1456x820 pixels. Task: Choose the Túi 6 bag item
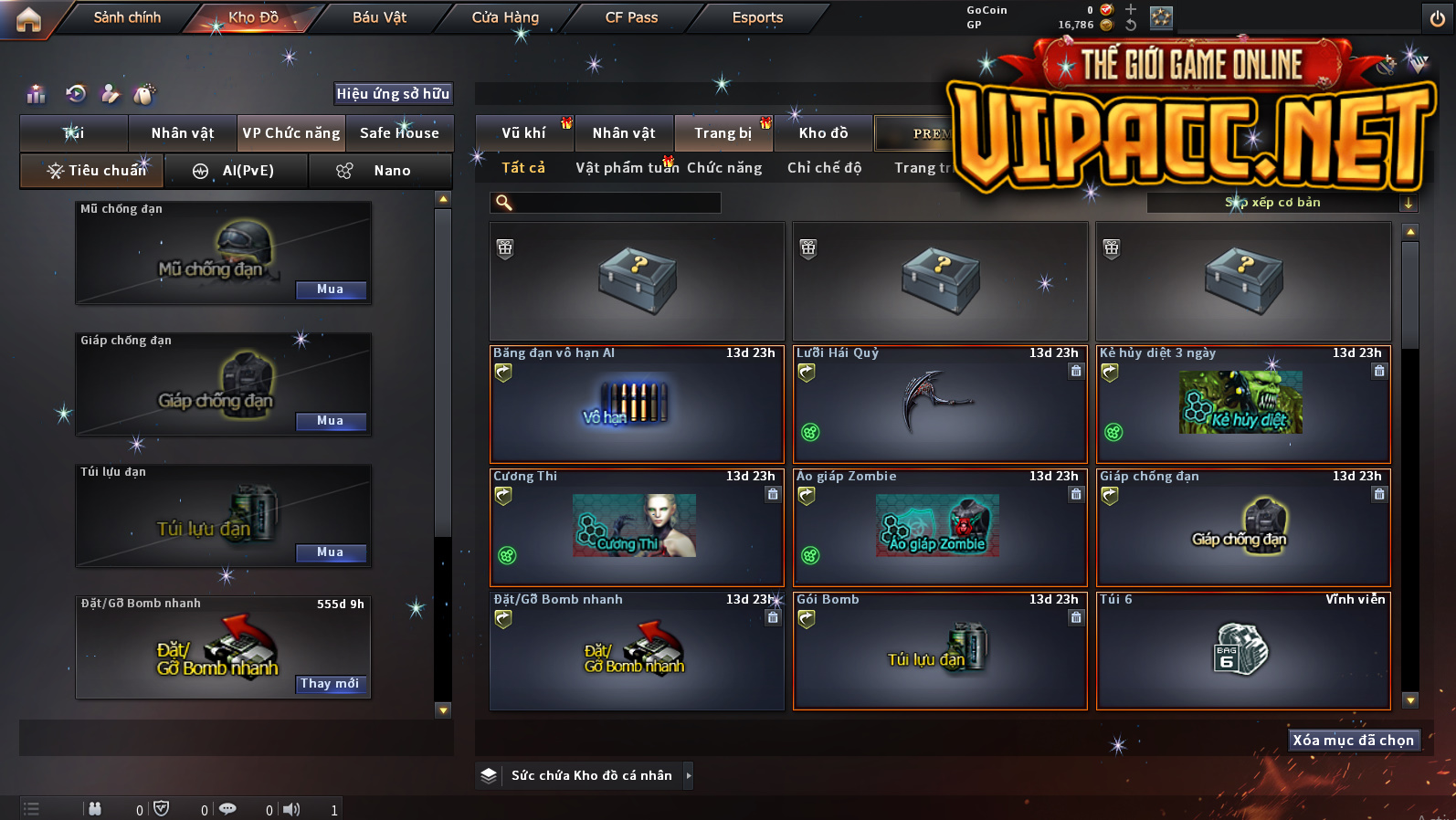(1243, 650)
